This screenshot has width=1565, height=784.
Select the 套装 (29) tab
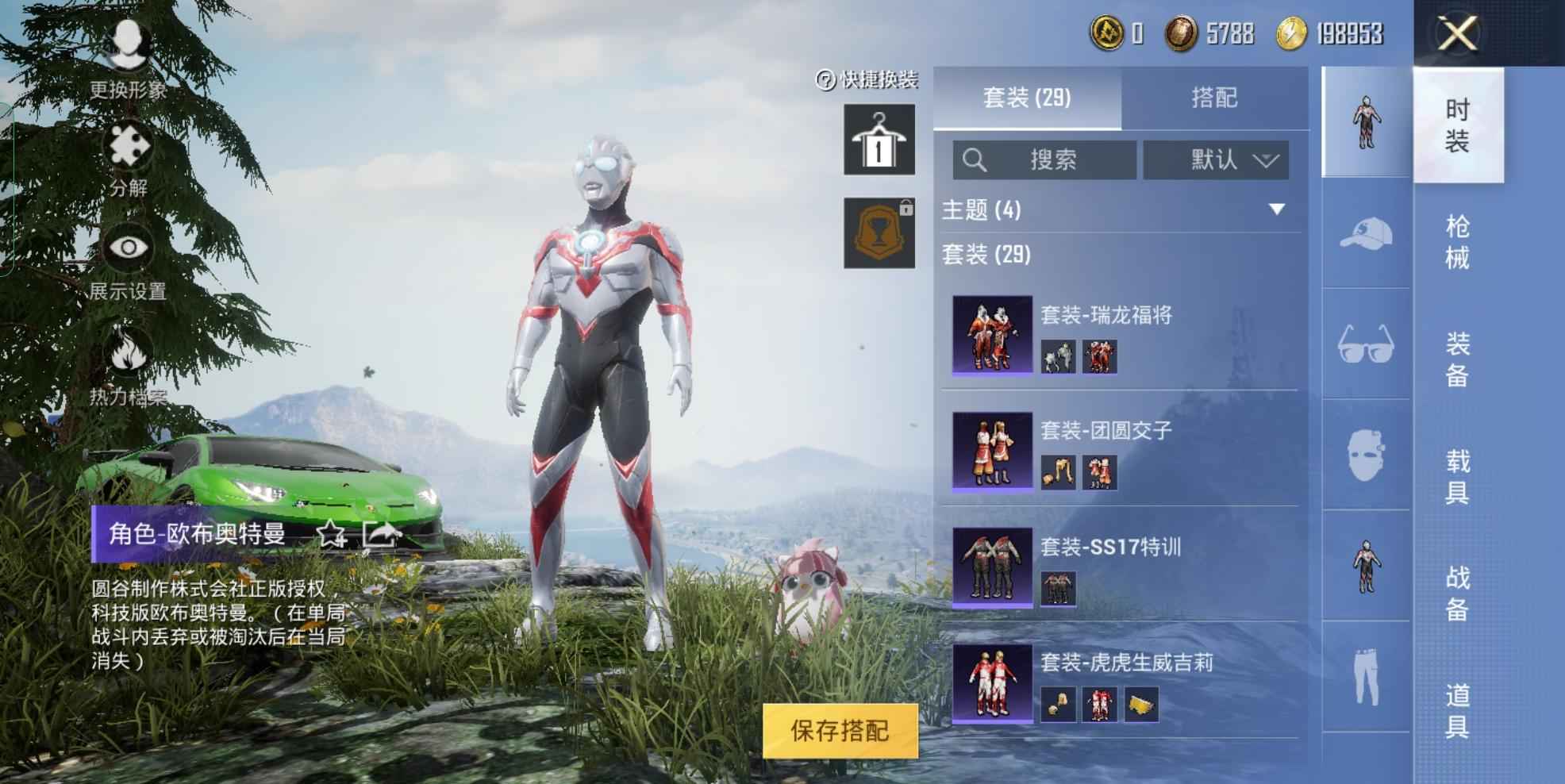[x=1027, y=98]
